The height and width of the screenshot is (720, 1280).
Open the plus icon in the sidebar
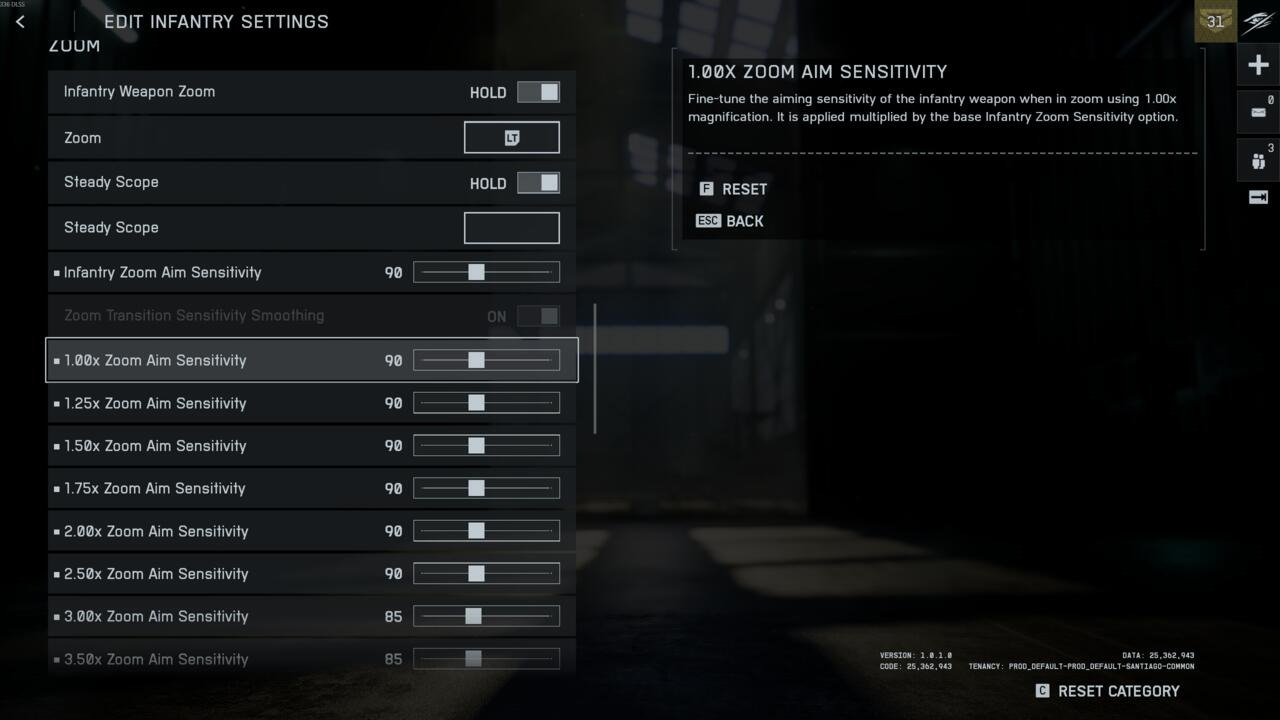pos(1258,66)
